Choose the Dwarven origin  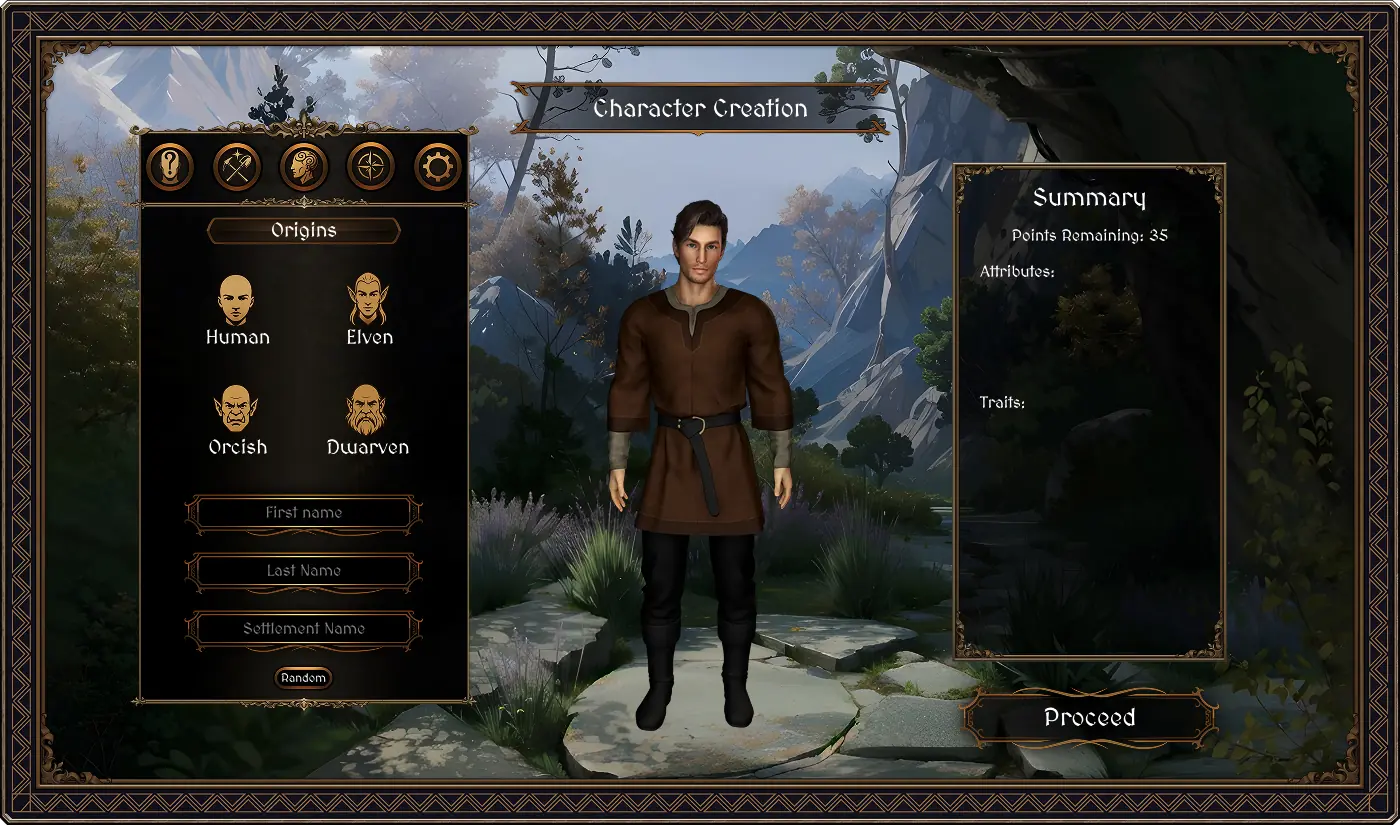click(368, 421)
